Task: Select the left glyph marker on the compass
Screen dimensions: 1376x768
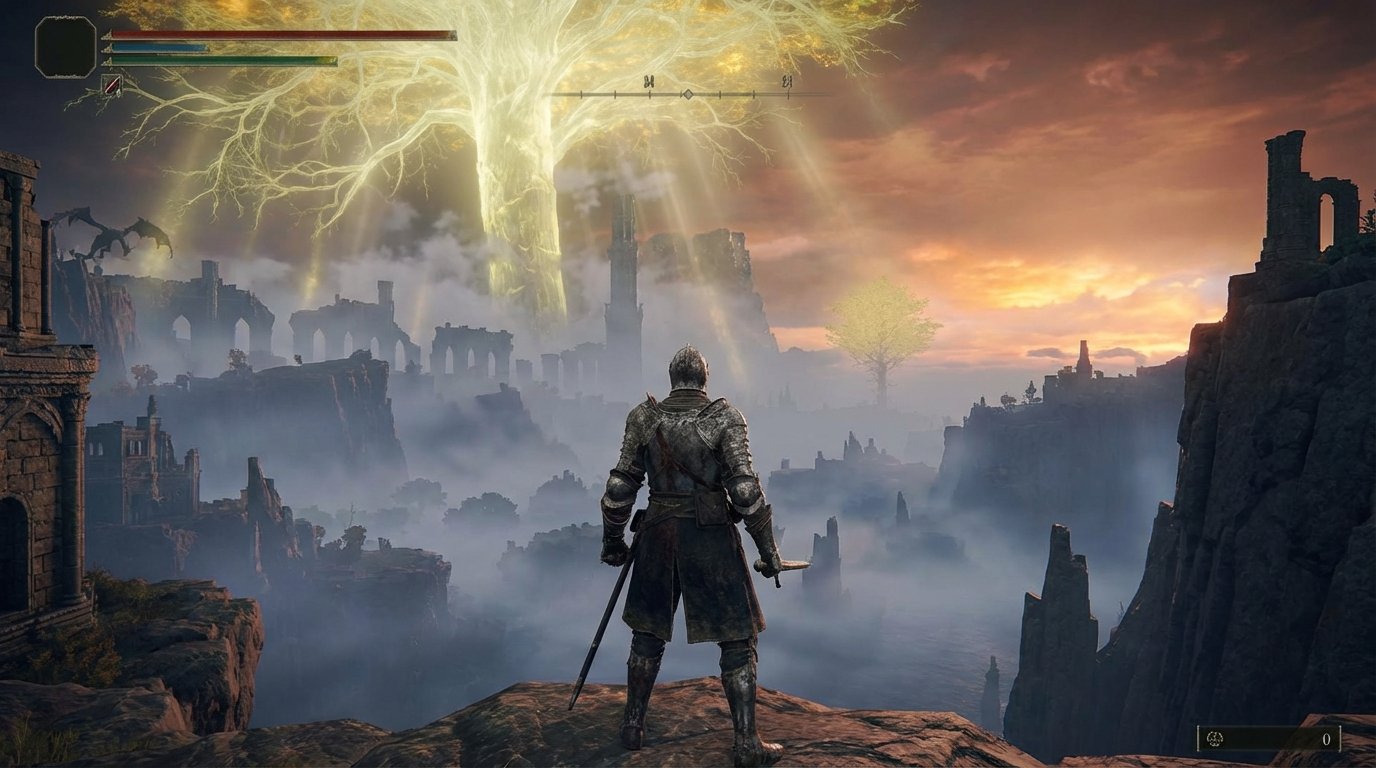Action: point(650,82)
